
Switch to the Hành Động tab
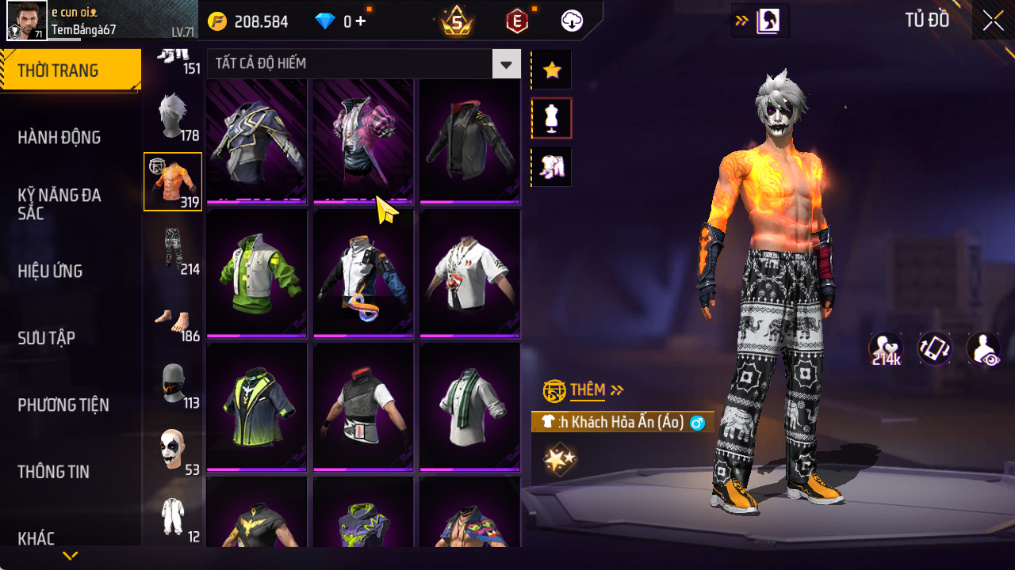tap(60, 137)
